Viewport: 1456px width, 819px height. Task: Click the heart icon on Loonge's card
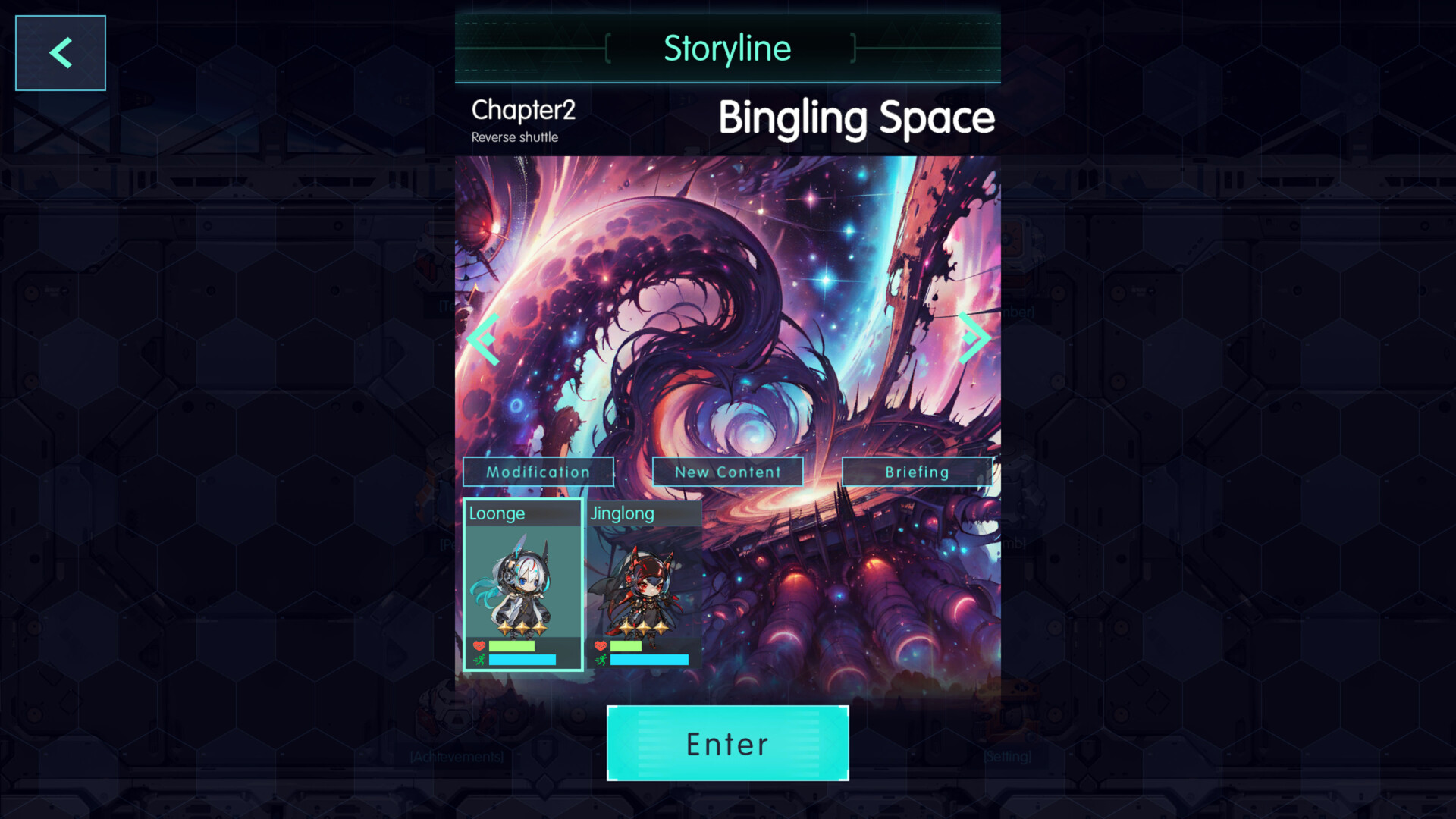(x=479, y=646)
